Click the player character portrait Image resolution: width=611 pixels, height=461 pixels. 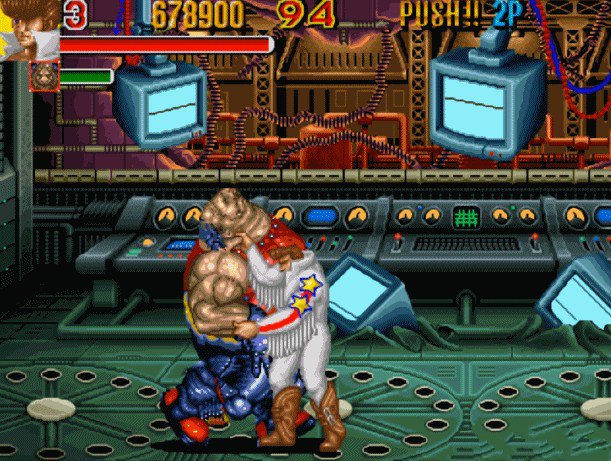(x=28, y=28)
